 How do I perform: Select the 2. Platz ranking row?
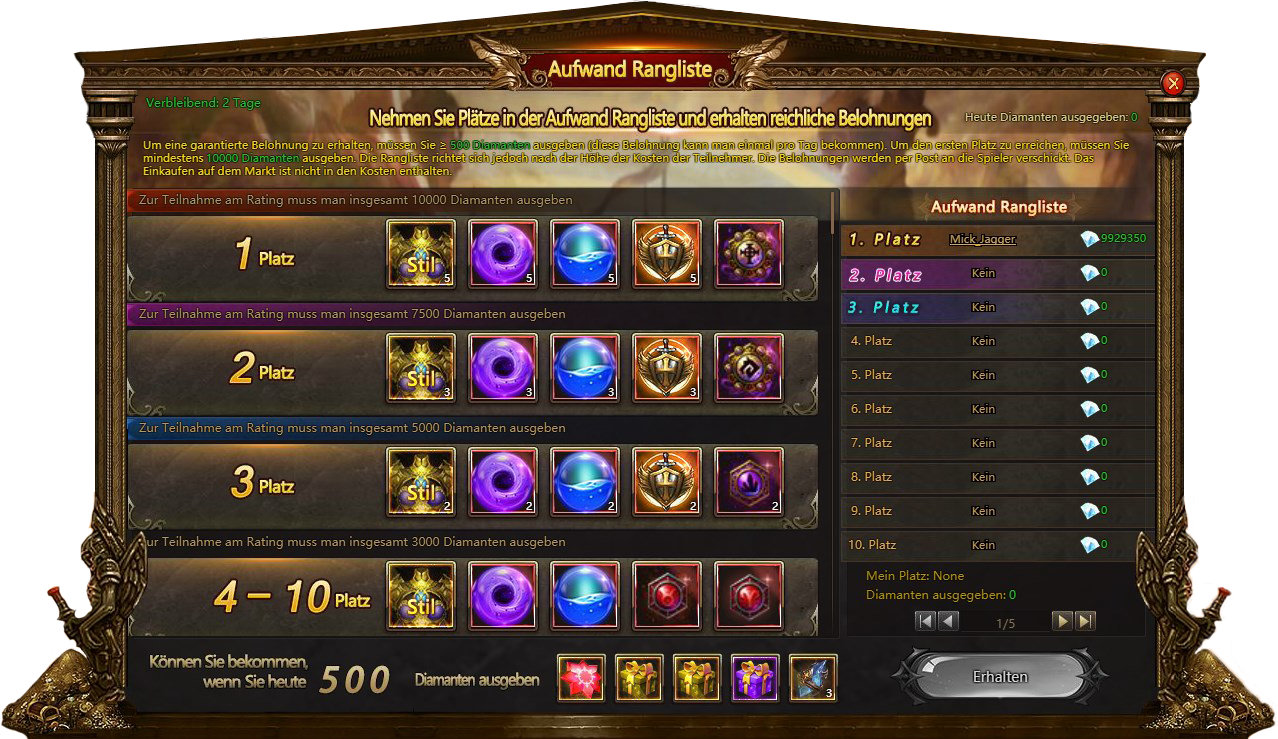point(998,274)
